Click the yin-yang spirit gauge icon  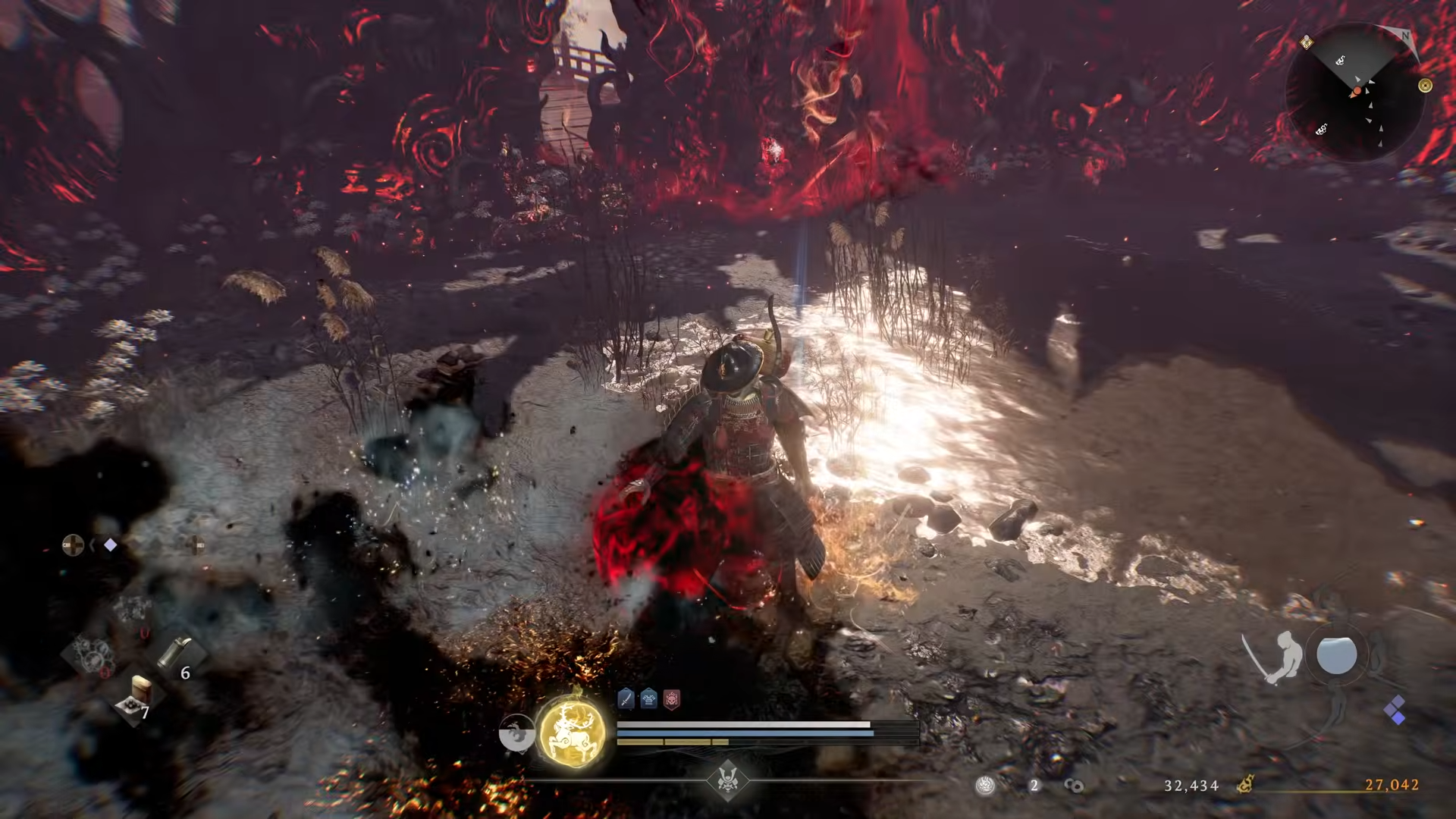point(516,733)
